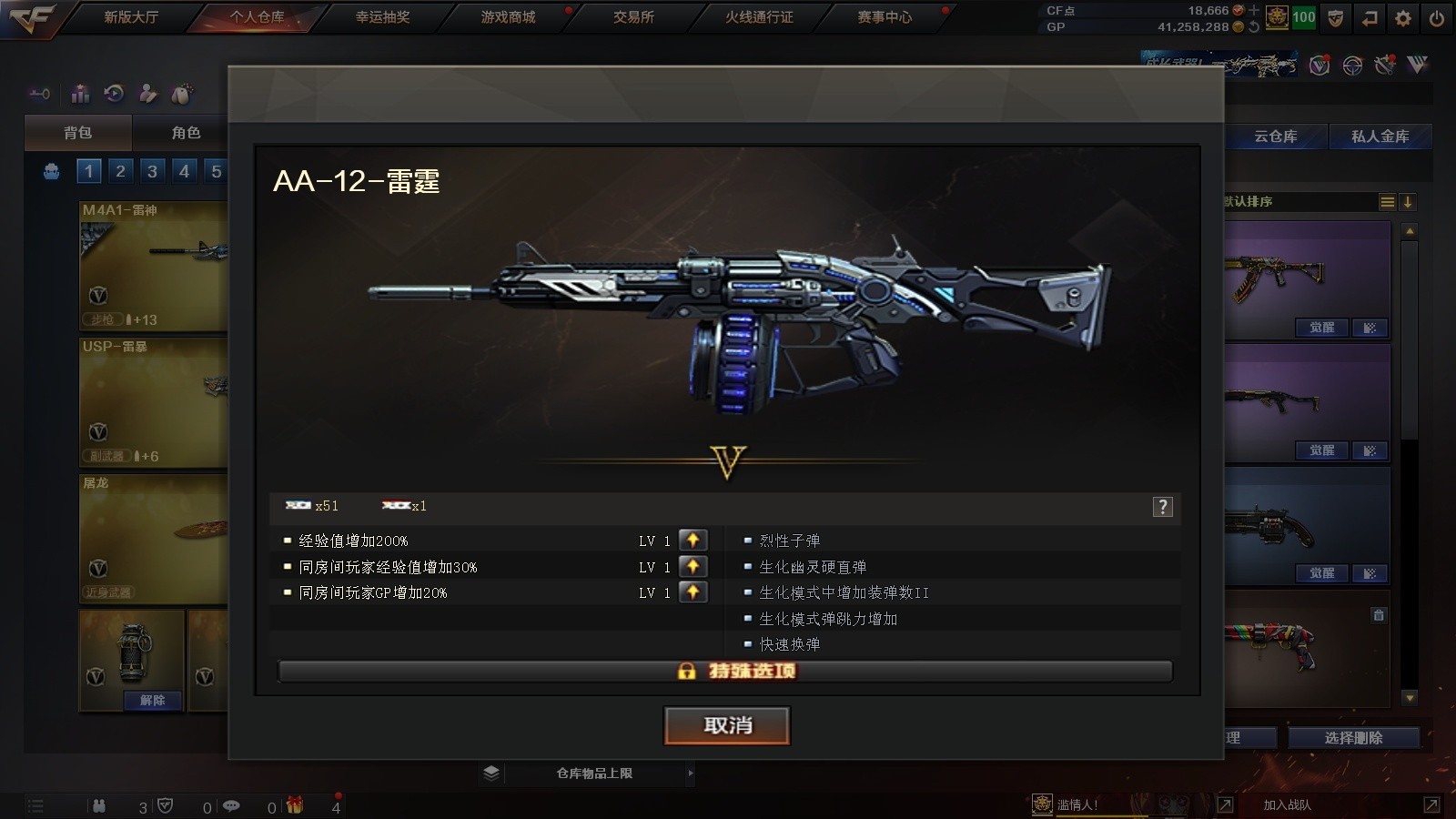Select backpack slot number 3
This screenshot has height=819, width=1456.
pyautogui.click(x=152, y=171)
